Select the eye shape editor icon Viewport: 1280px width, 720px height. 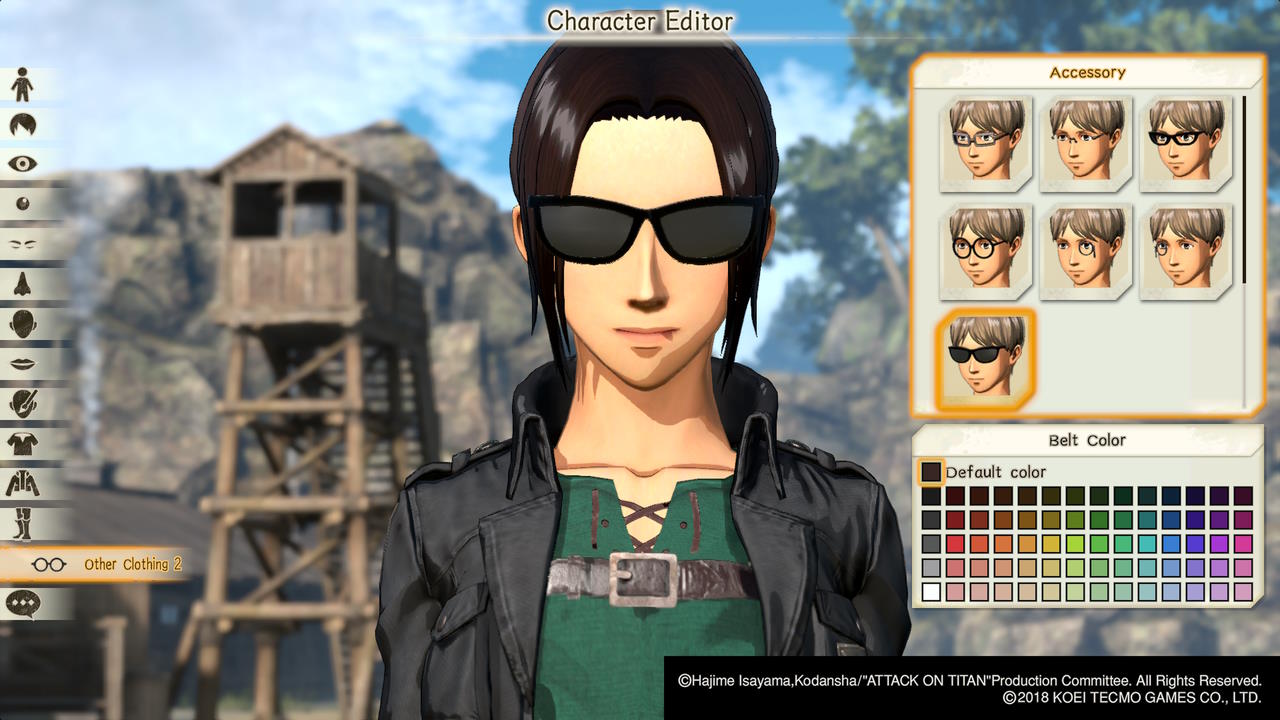[22, 165]
